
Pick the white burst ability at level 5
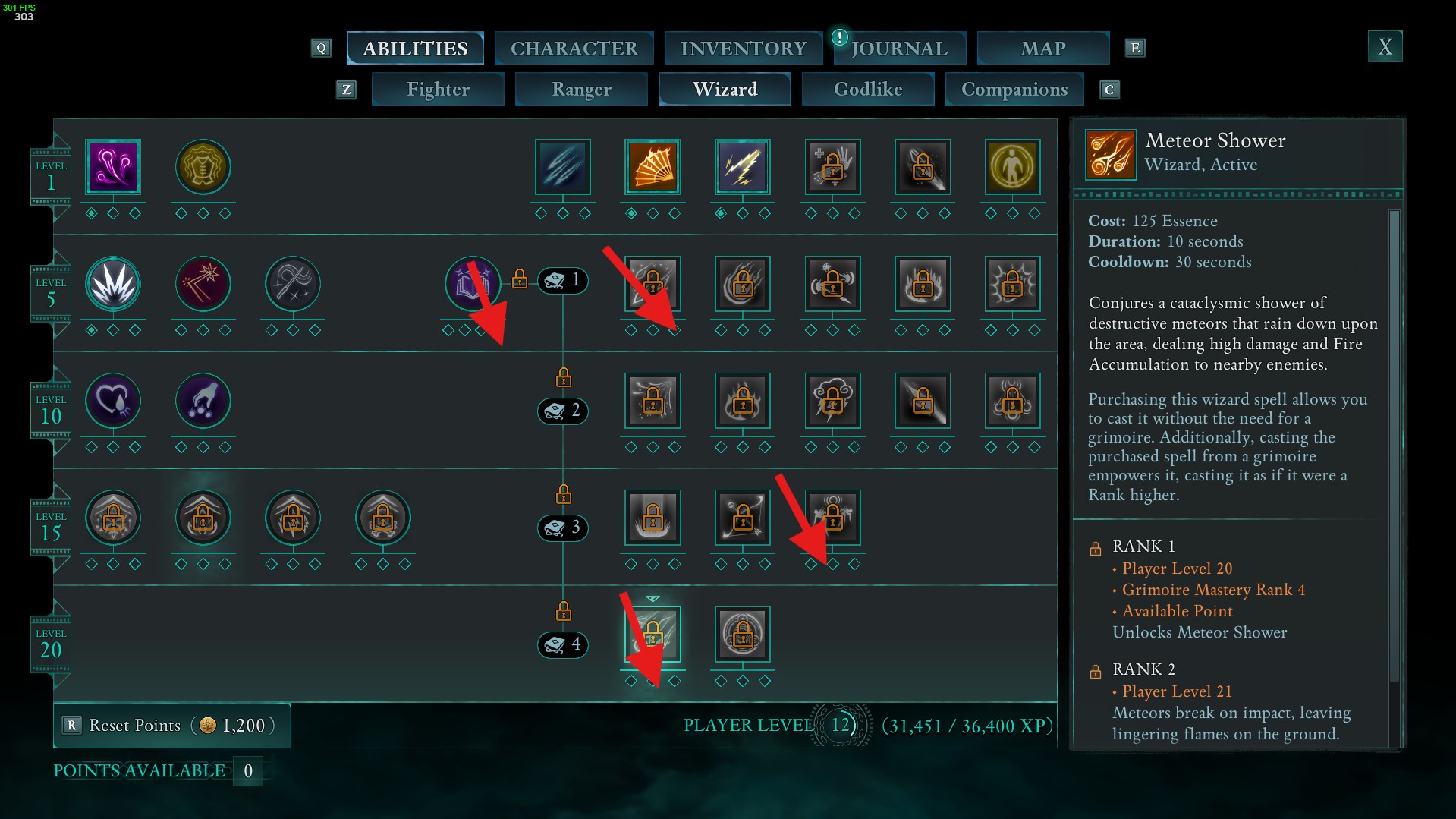tap(113, 284)
